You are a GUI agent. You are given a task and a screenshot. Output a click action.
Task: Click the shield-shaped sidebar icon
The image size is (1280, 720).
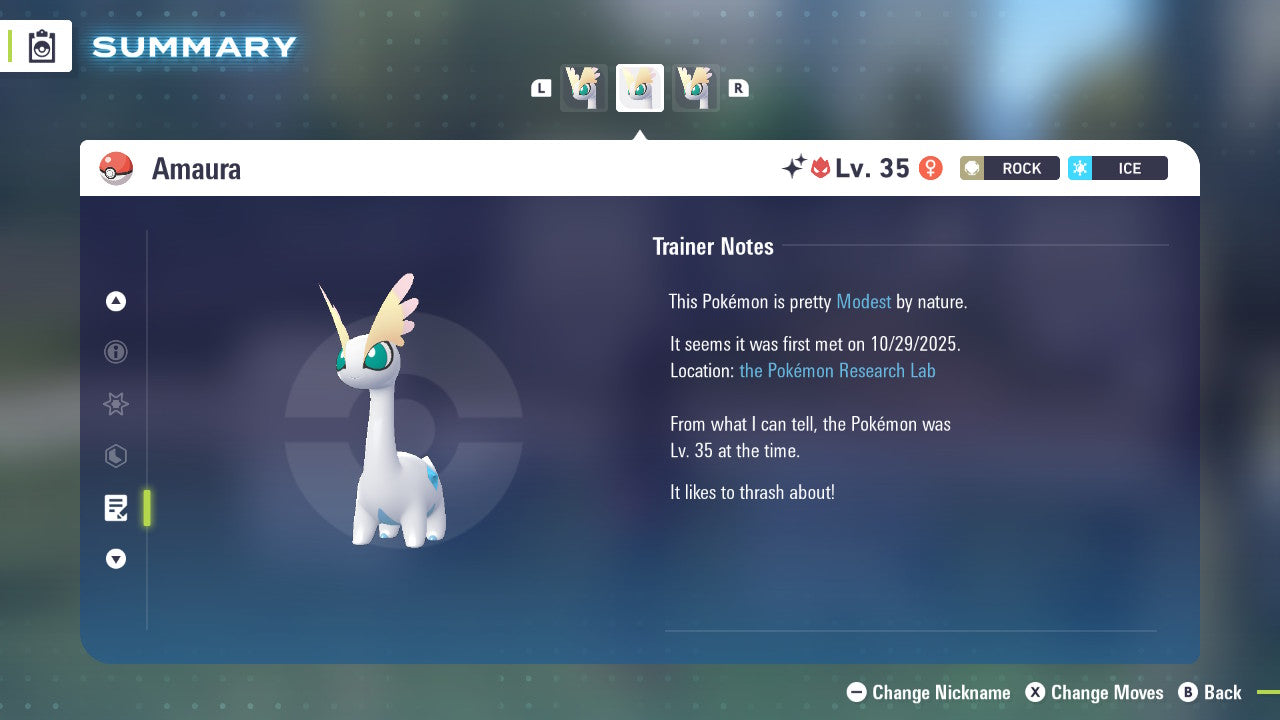pyautogui.click(x=116, y=456)
